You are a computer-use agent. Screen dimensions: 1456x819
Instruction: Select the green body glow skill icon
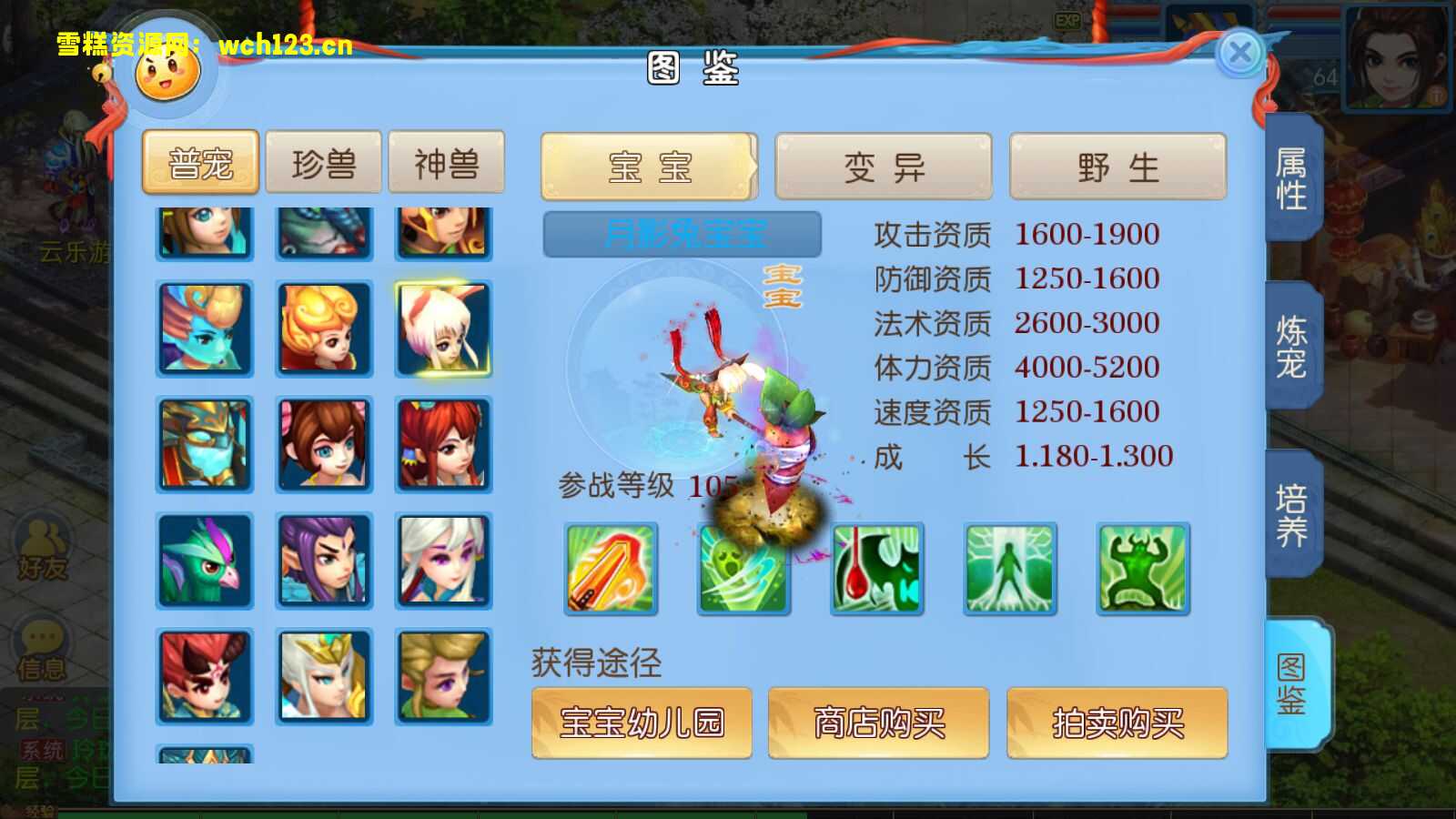pyautogui.click(x=1010, y=569)
